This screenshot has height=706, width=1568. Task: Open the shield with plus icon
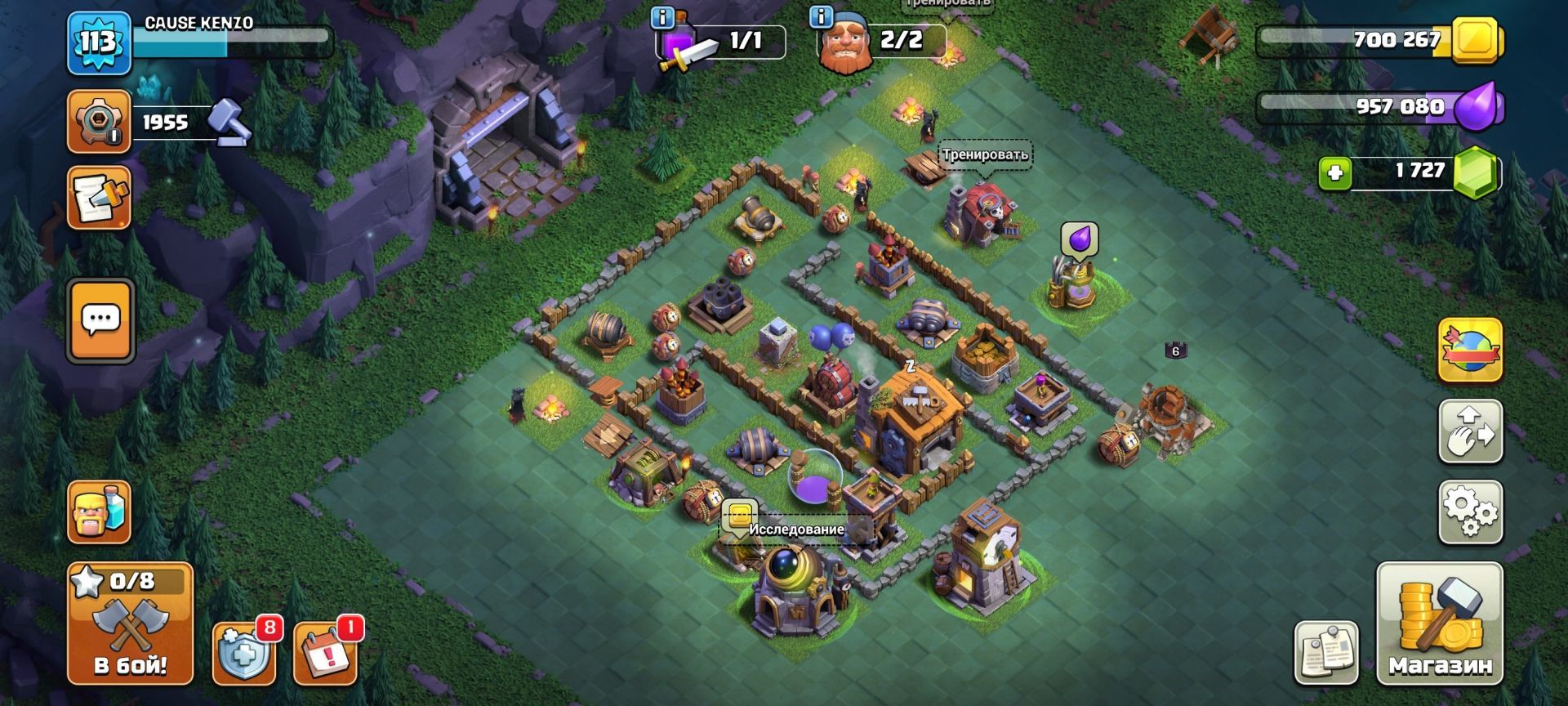coord(243,654)
